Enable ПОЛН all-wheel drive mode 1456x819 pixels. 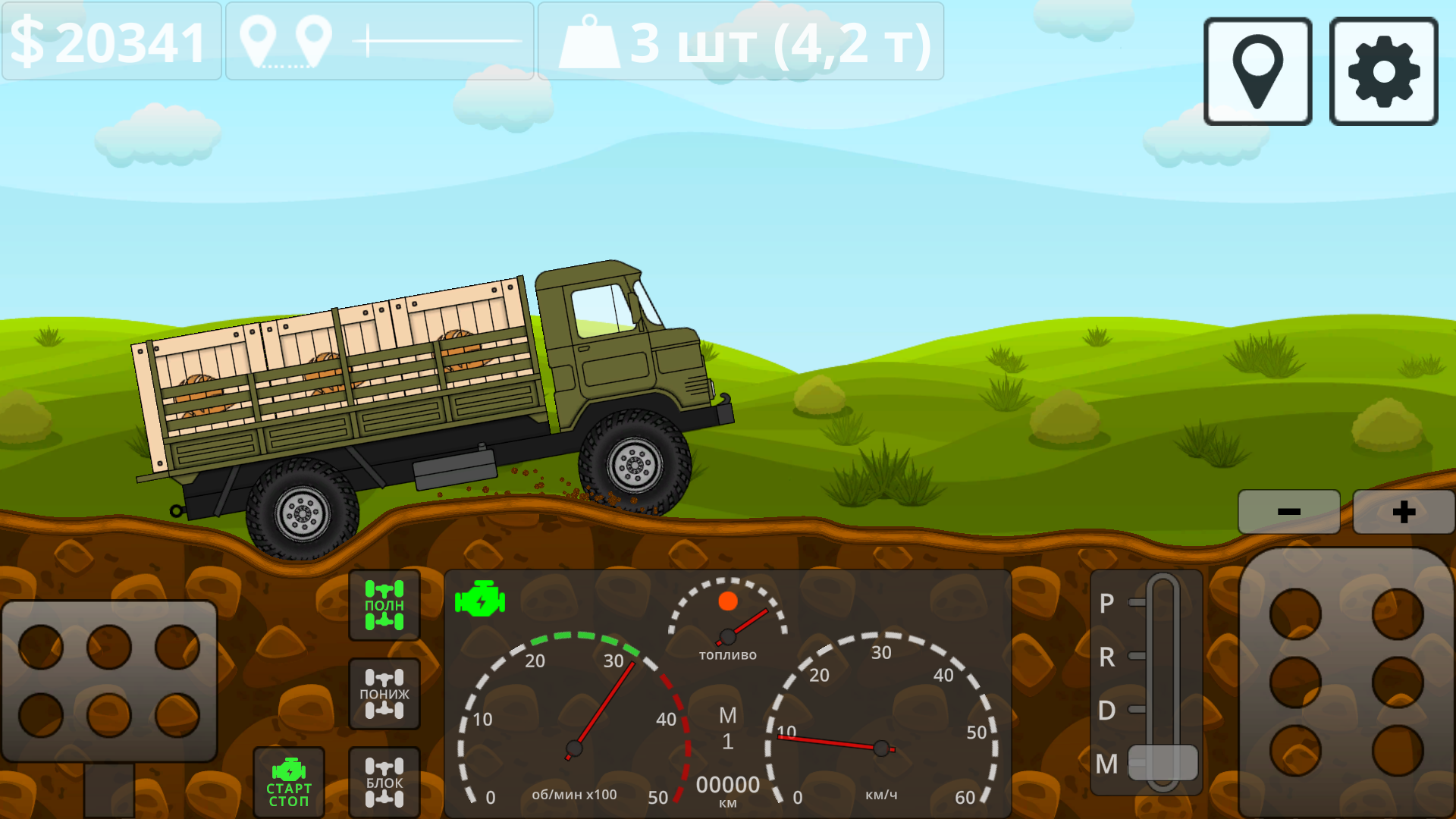pyautogui.click(x=384, y=605)
